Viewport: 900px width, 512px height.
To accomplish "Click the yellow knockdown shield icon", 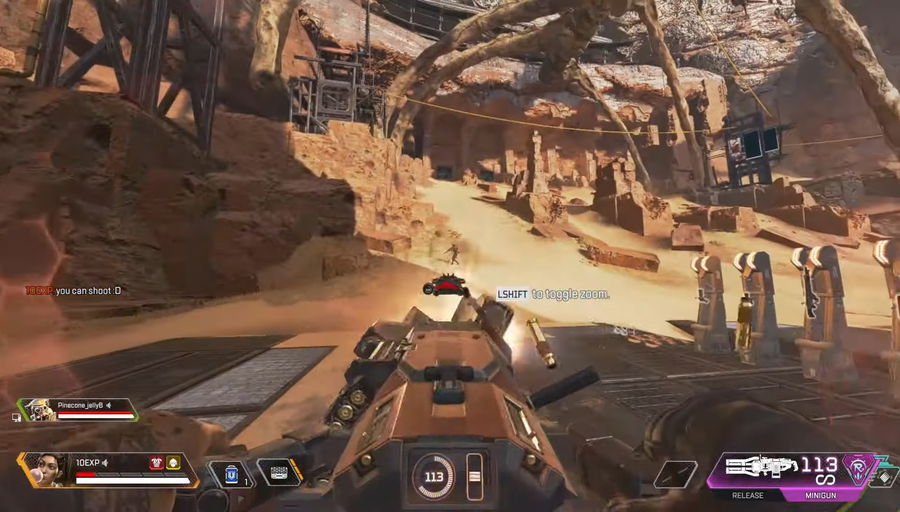I will [173, 463].
